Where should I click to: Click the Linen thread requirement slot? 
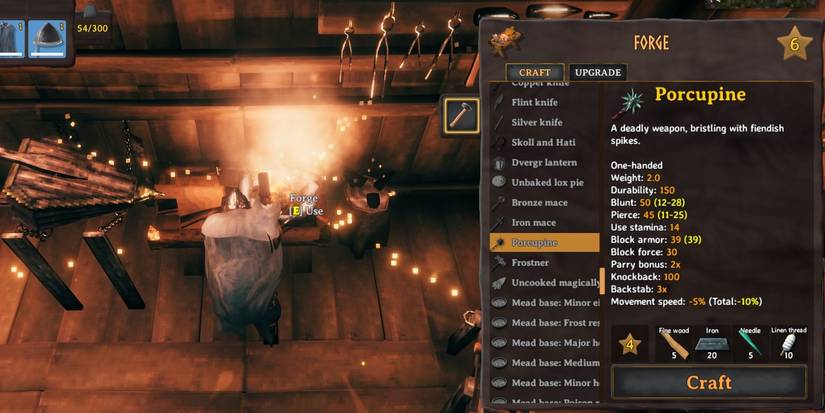[x=788, y=343]
